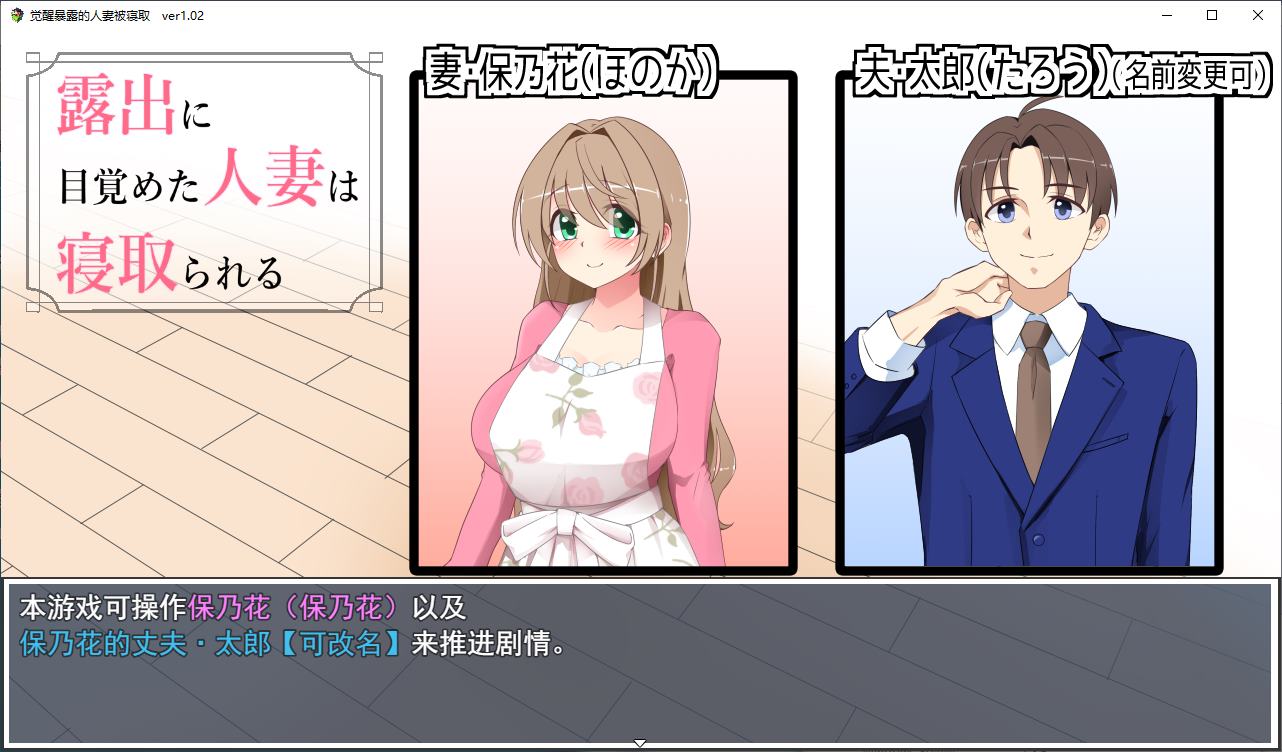The width and height of the screenshot is (1282, 752).
Task: Close the game window
Action: [1257, 15]
